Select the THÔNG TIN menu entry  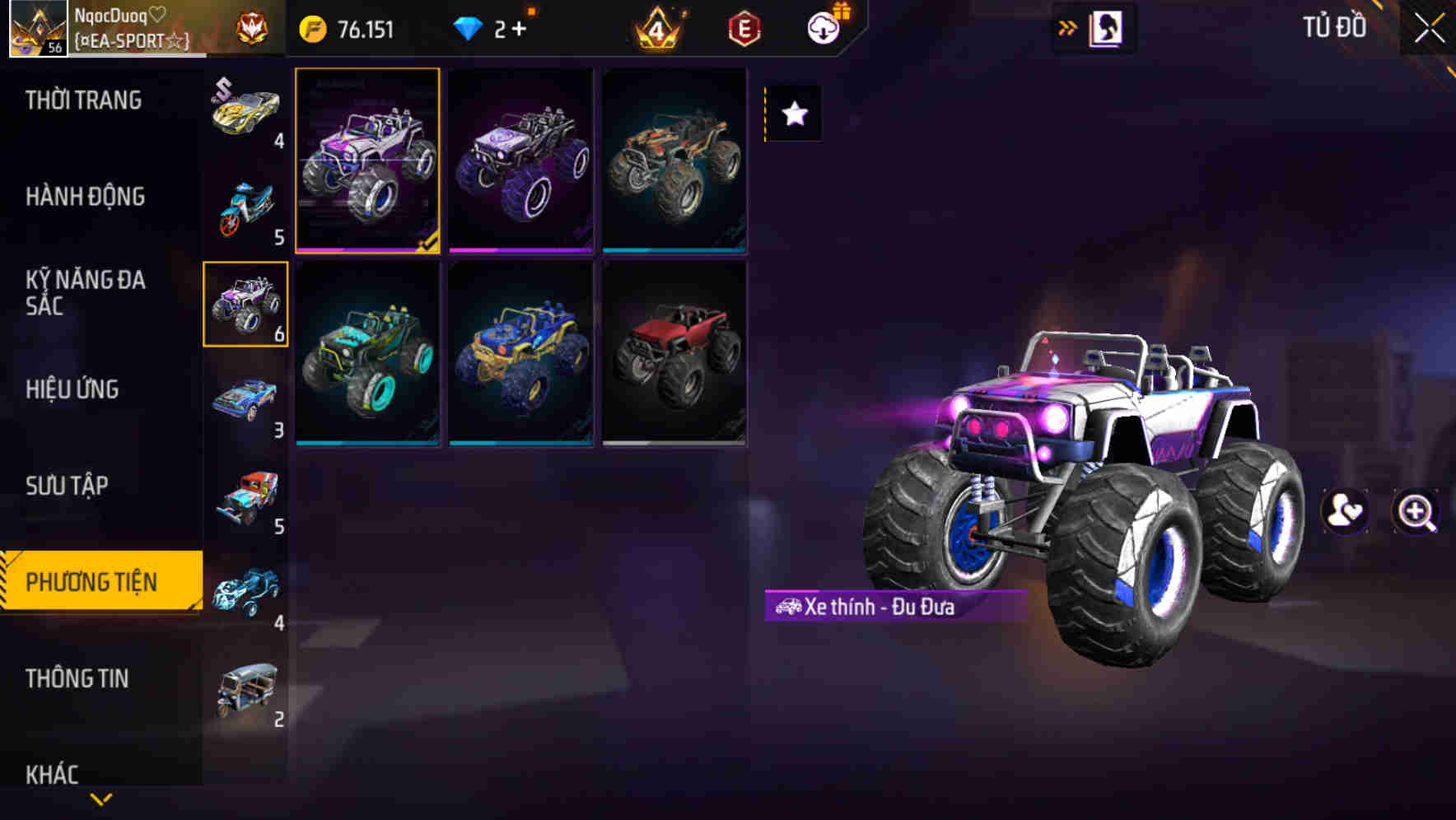point(78,678)
